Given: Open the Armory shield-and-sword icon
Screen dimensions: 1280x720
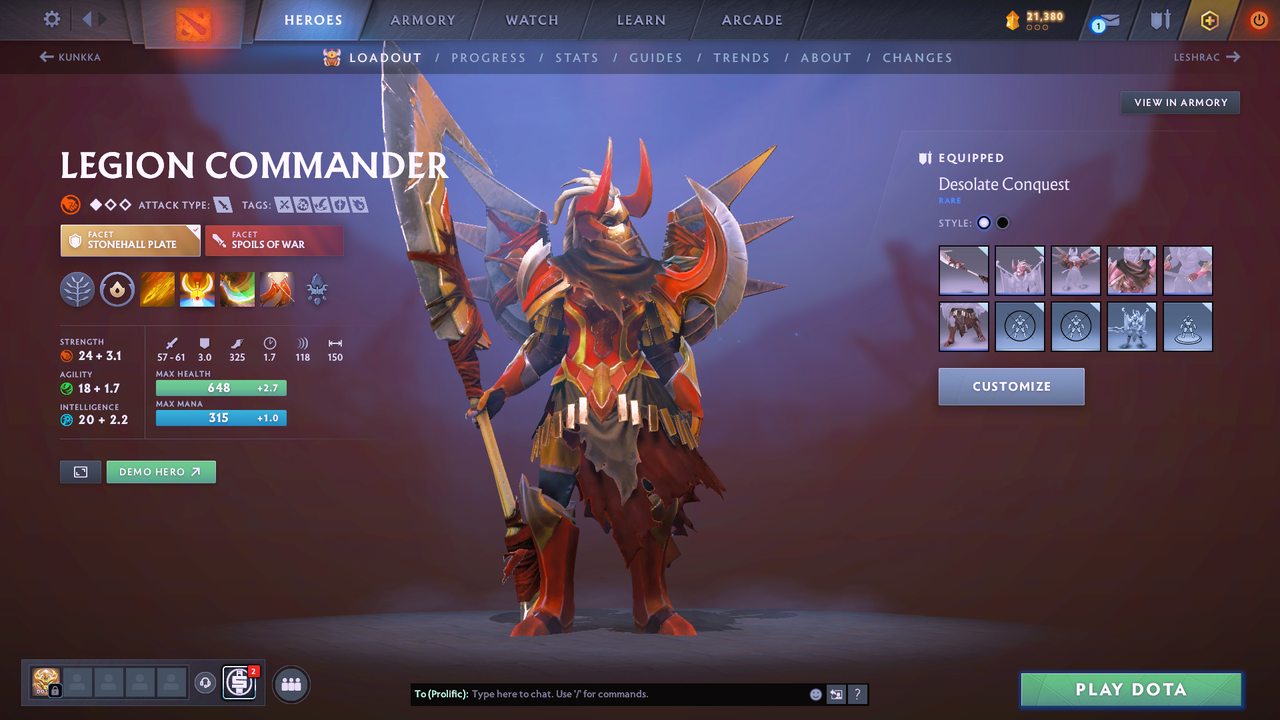Looking at the screenshot, I should (x=1160, y=20).
